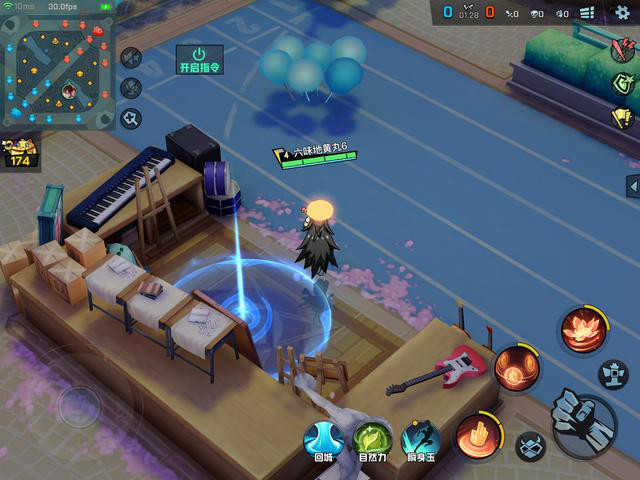Use the 回城 recall skill
Viewport: 640px width, 480px height.
[x=323, y=439]
